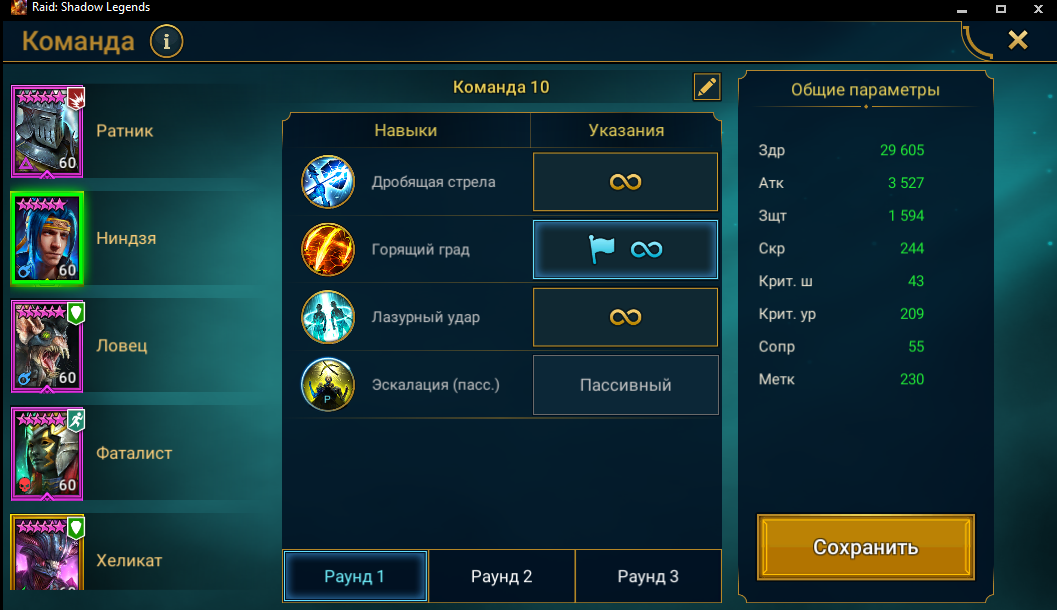Toggle Горящий град instruction with flag

tap(625, 249)
